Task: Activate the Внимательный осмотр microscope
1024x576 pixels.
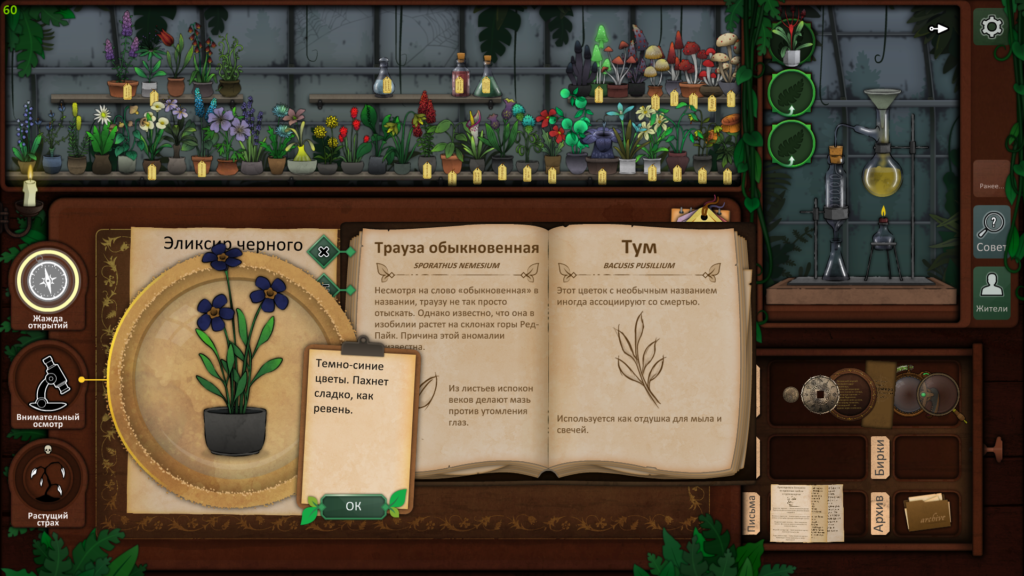Action: [x=48, y=381]
